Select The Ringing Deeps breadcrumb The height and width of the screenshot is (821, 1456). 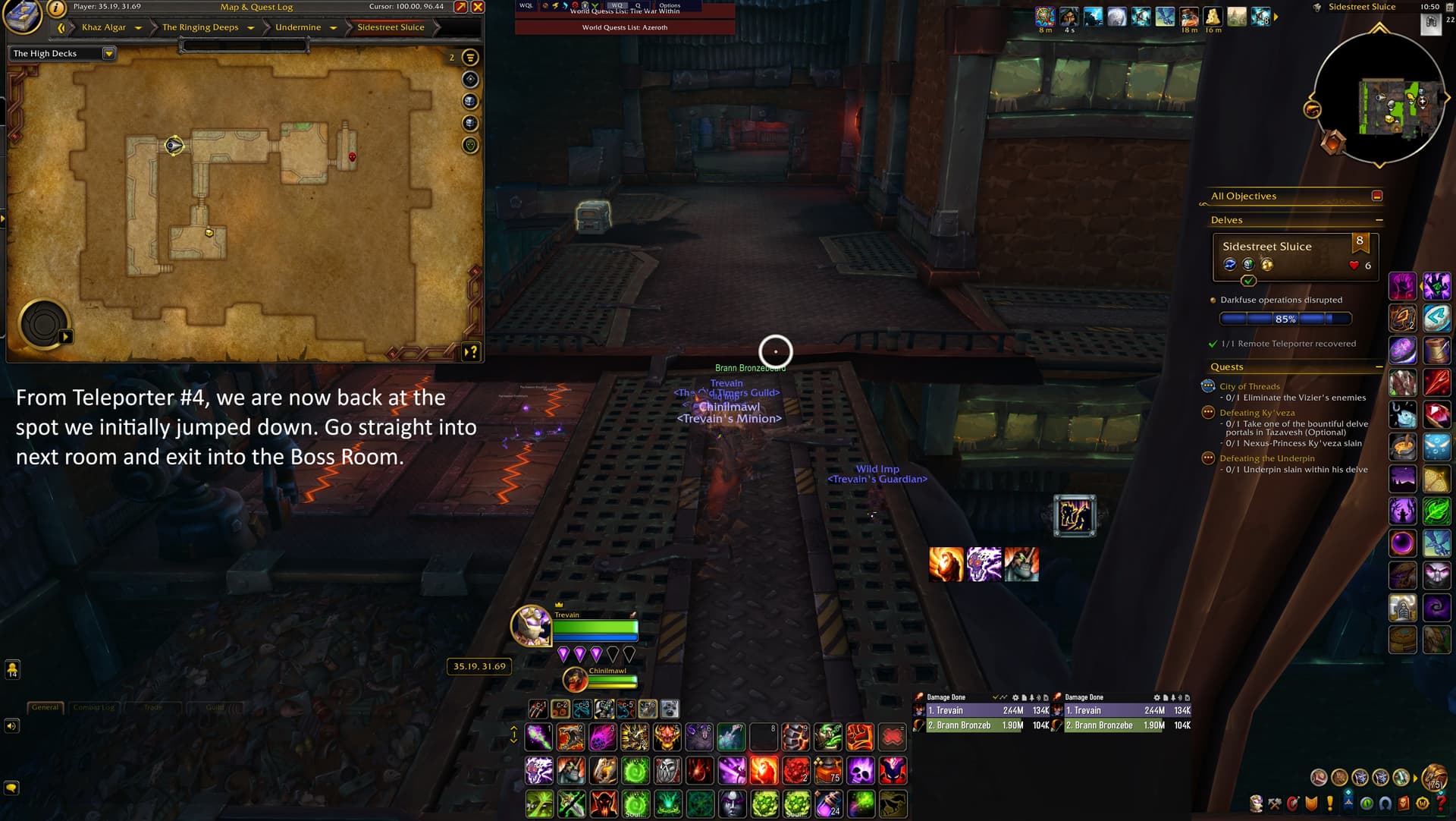(200, 27)
